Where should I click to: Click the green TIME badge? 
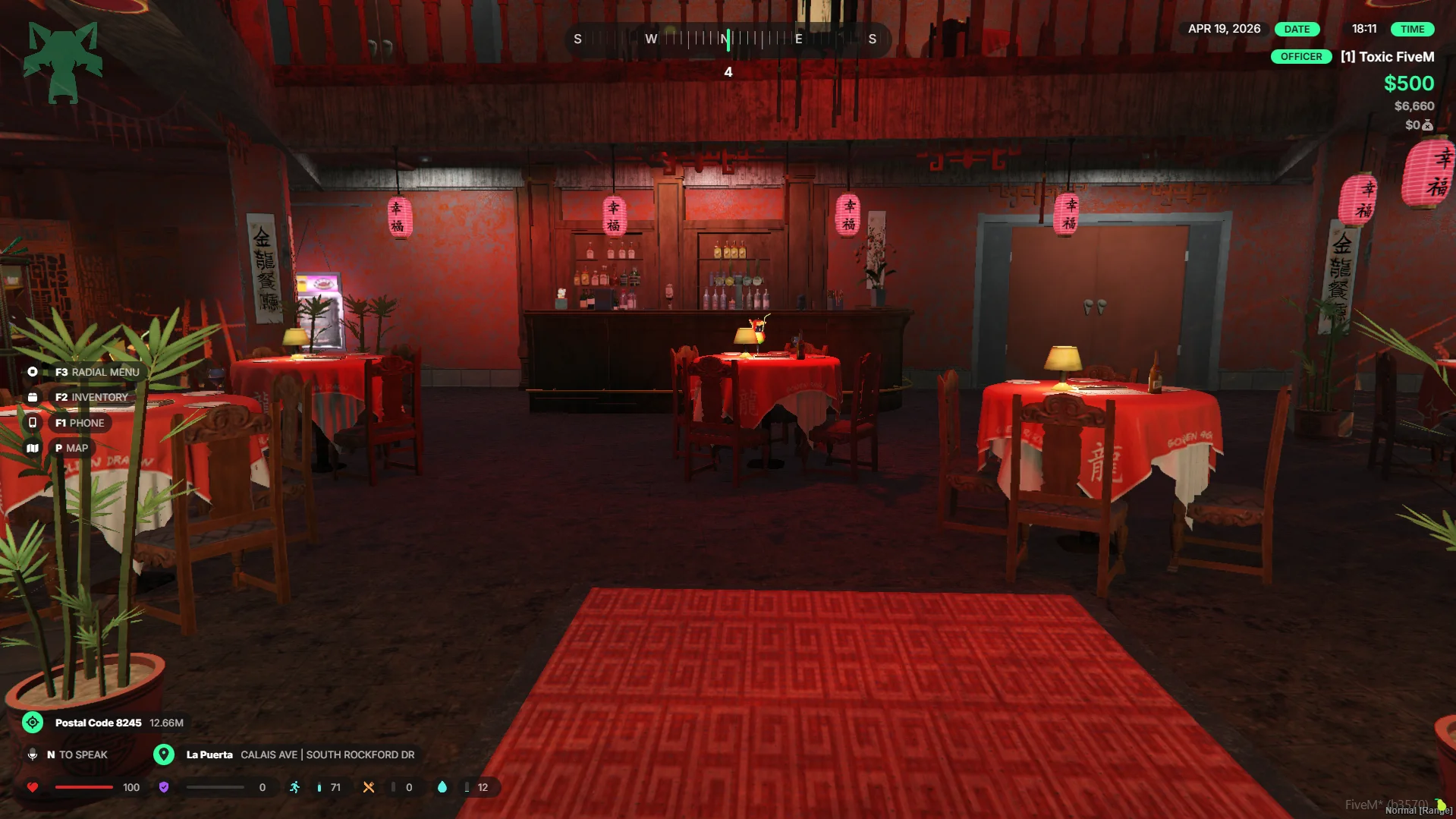click(1412, 29)
